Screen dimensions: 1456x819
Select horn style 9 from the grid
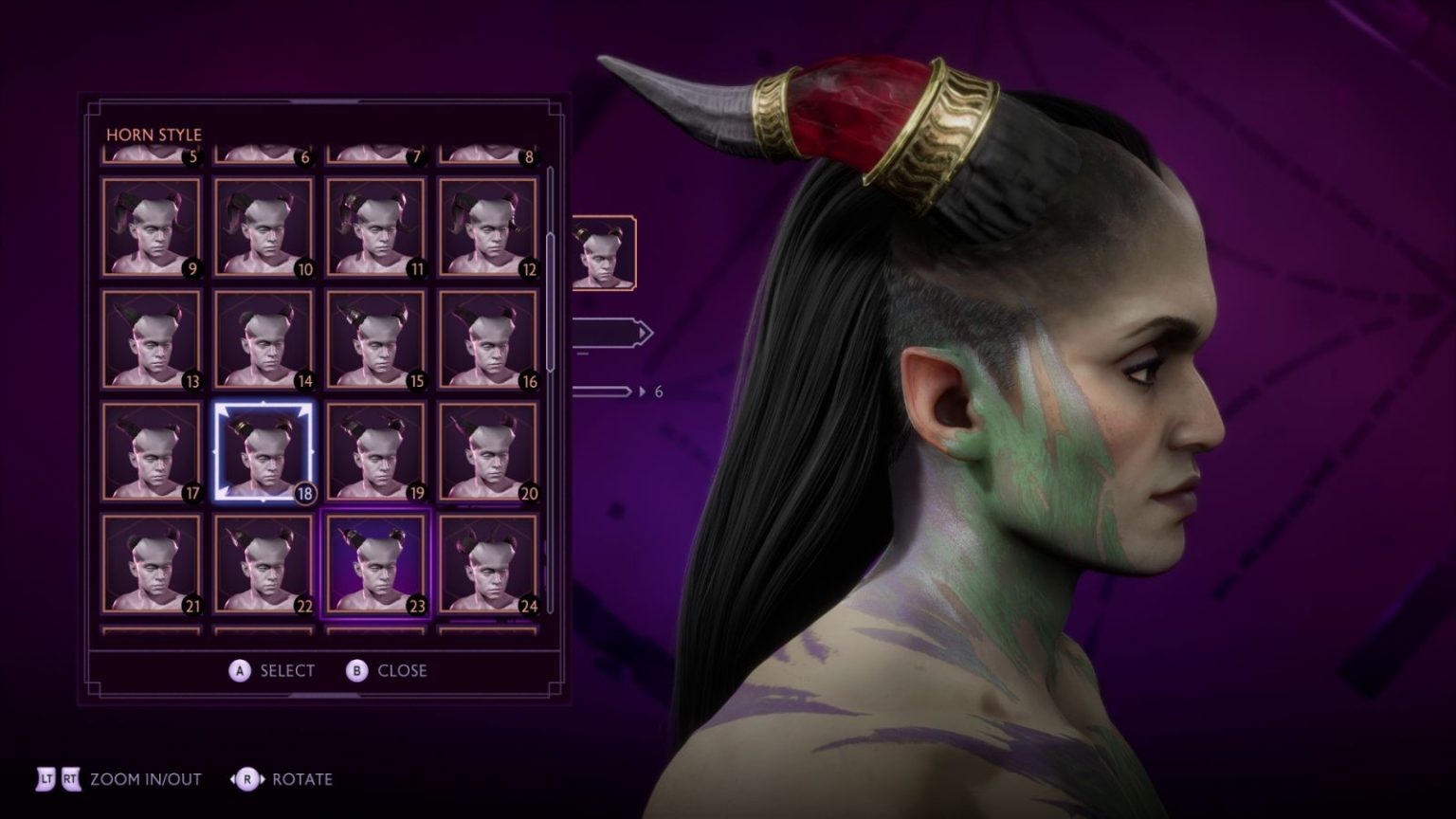(150, 227)
